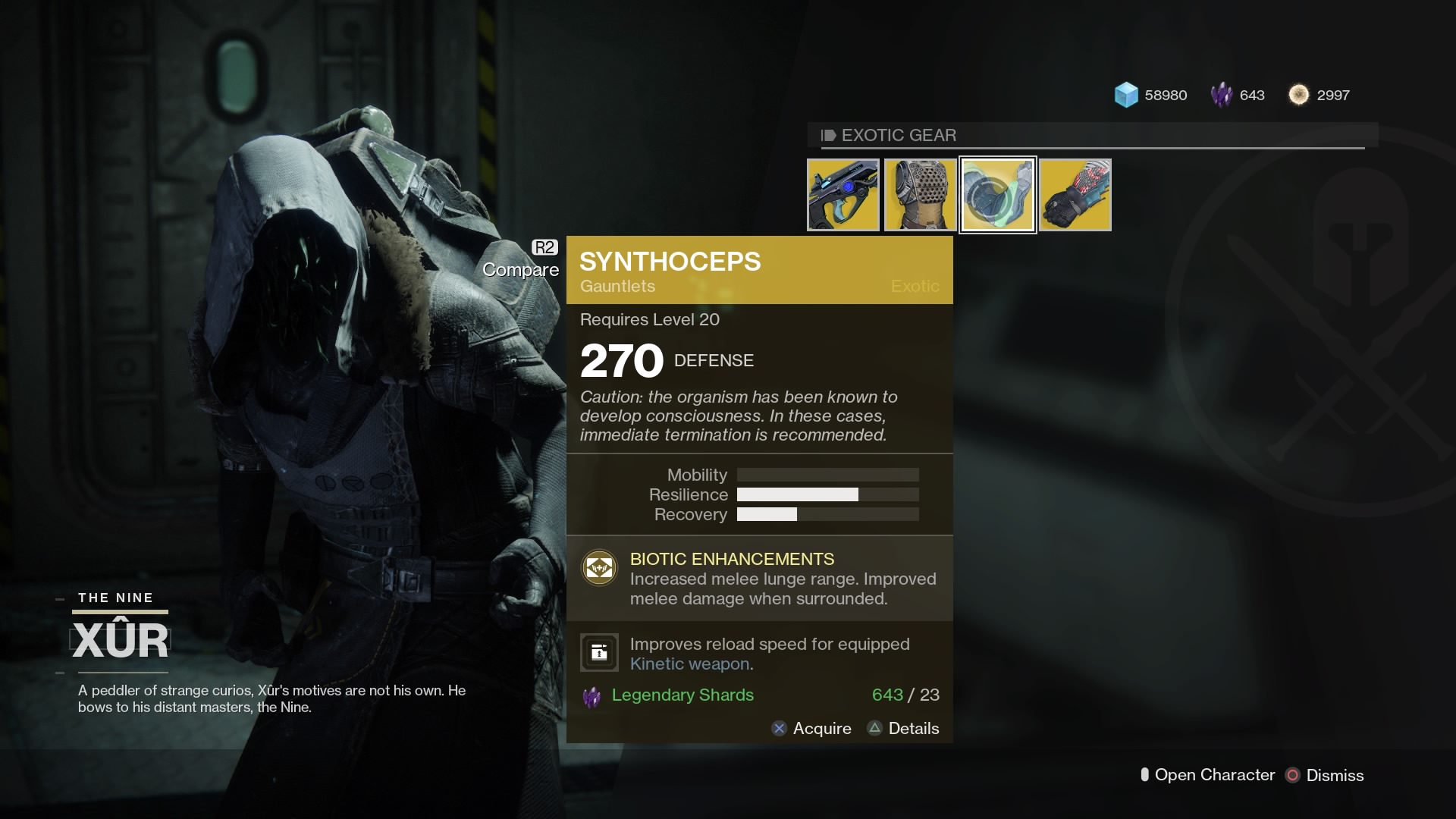
Task: Acquire the Synthoceps gauntlets
Action: 821,729
